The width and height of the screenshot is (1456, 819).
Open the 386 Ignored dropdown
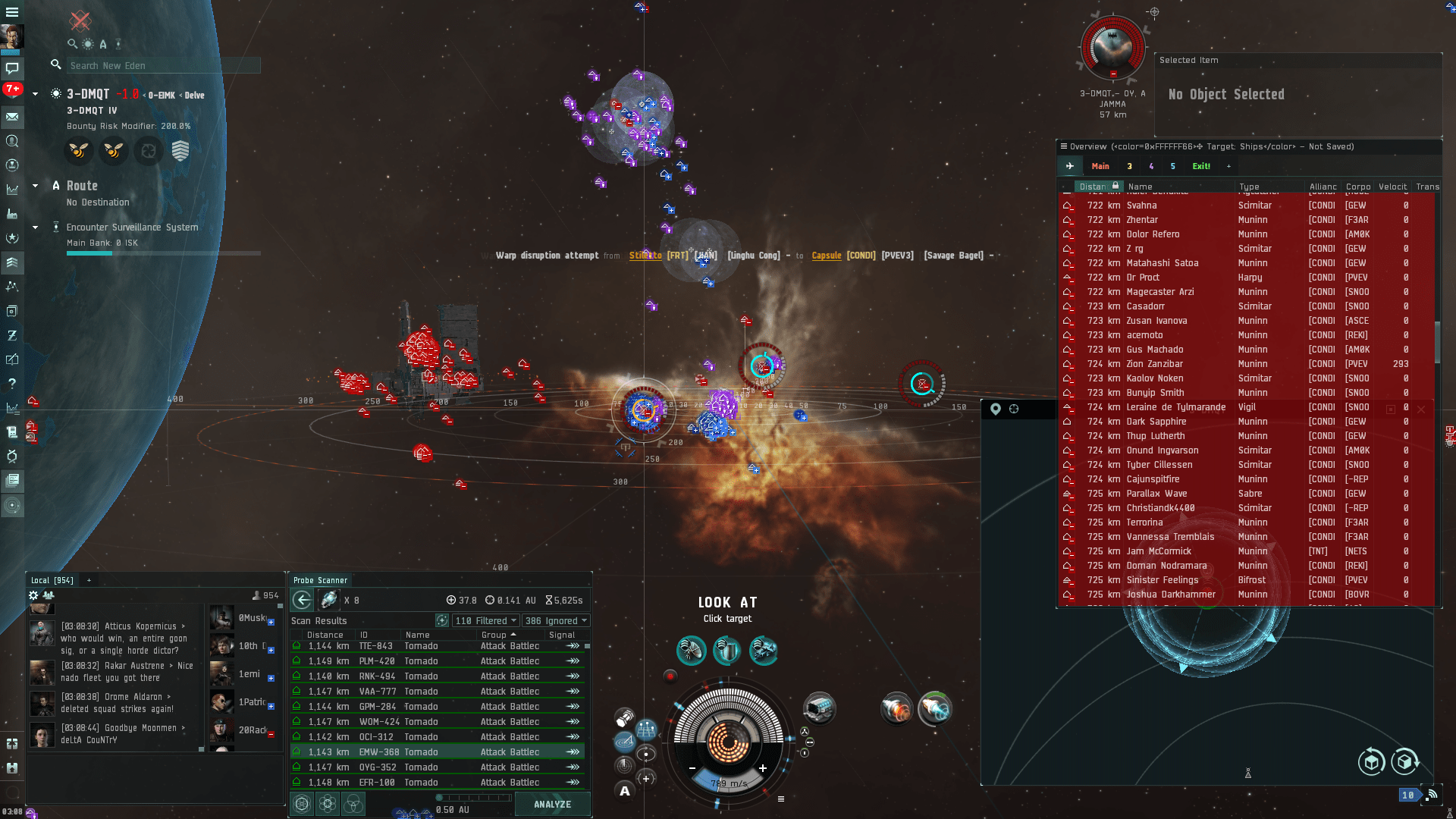point(556,621)
